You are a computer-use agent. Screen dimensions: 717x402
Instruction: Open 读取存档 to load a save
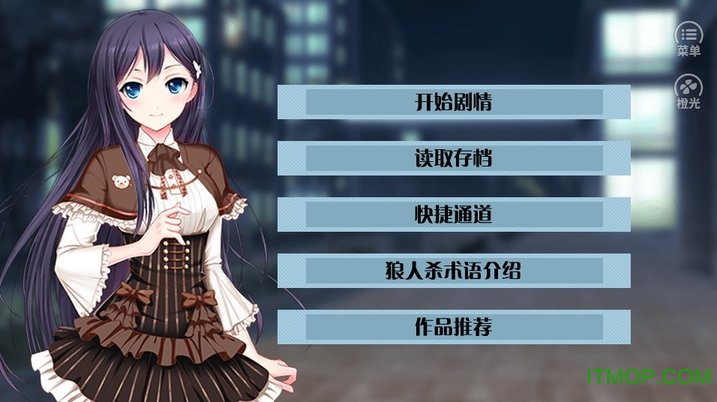pyautogui.click(x=453, y=159)
